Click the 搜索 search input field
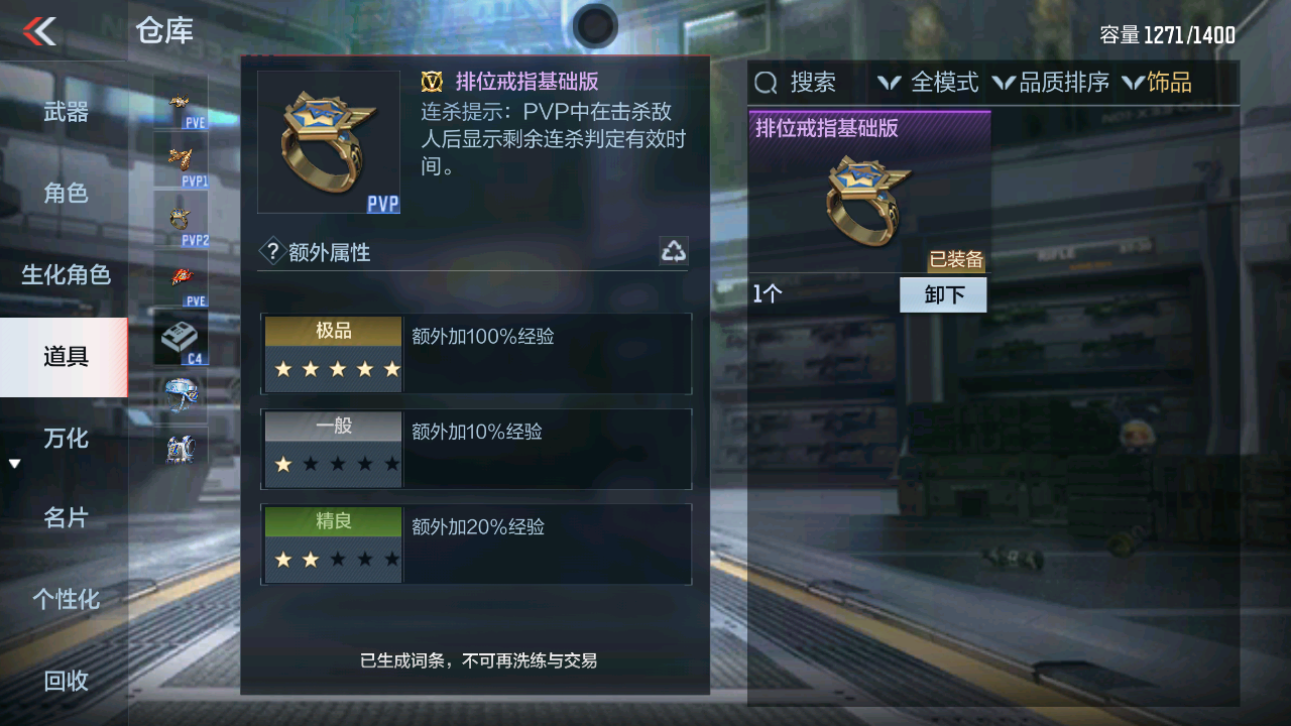1291x726 pixels. [x=820, y=82]
